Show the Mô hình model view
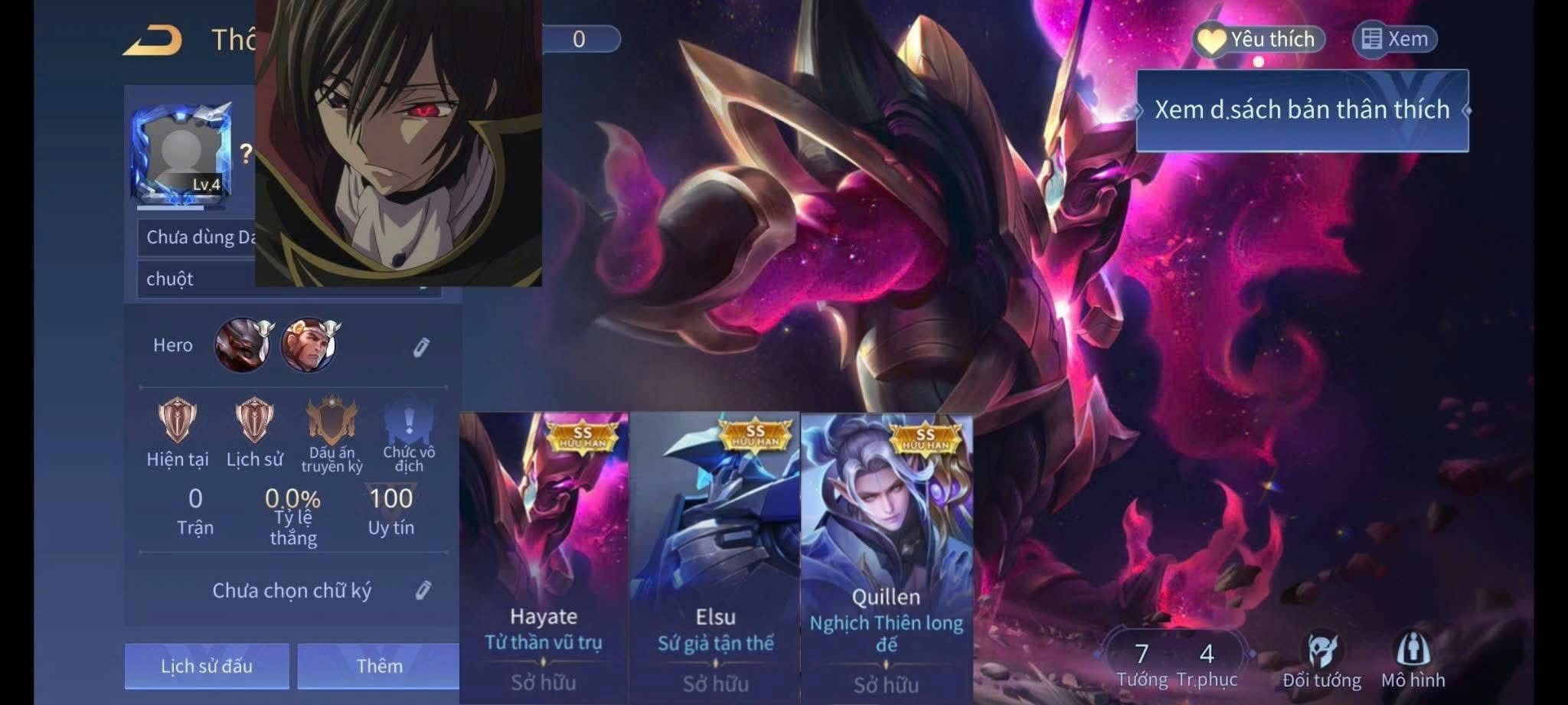The height and width of the screenshot is (705, 1568). 1413,660
